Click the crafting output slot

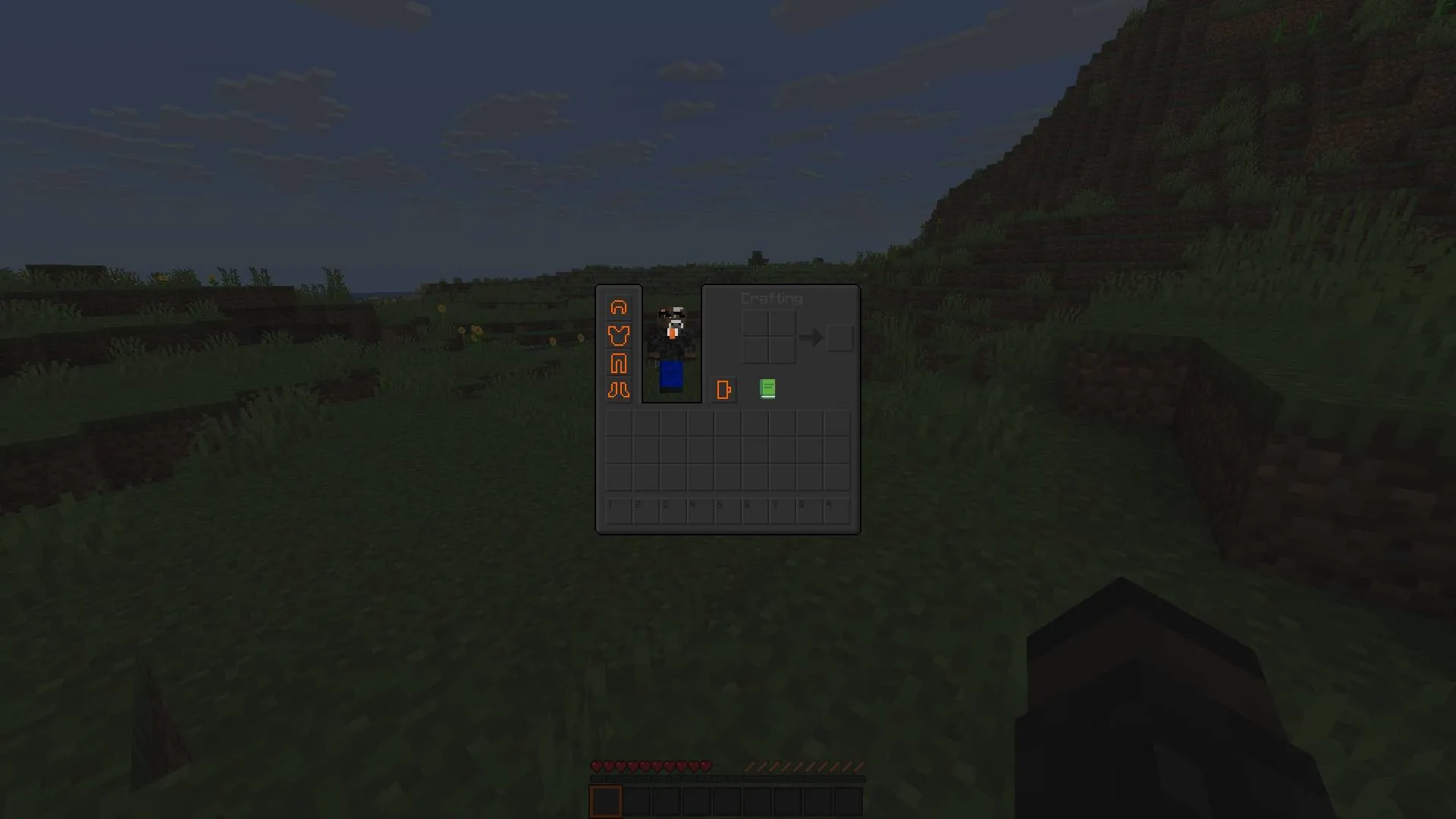pos(839,338)
